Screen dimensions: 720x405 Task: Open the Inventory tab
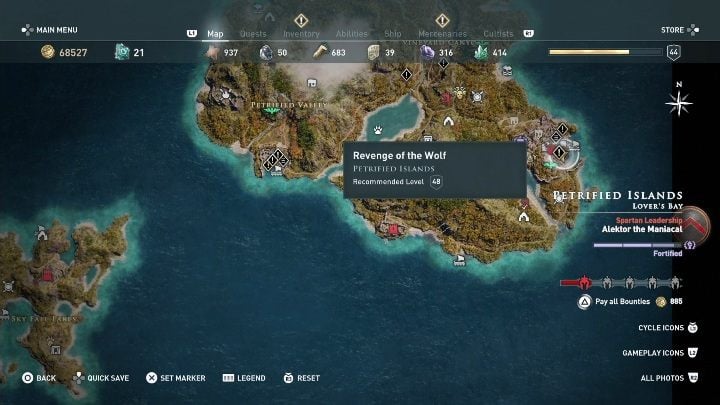[301, 34]
